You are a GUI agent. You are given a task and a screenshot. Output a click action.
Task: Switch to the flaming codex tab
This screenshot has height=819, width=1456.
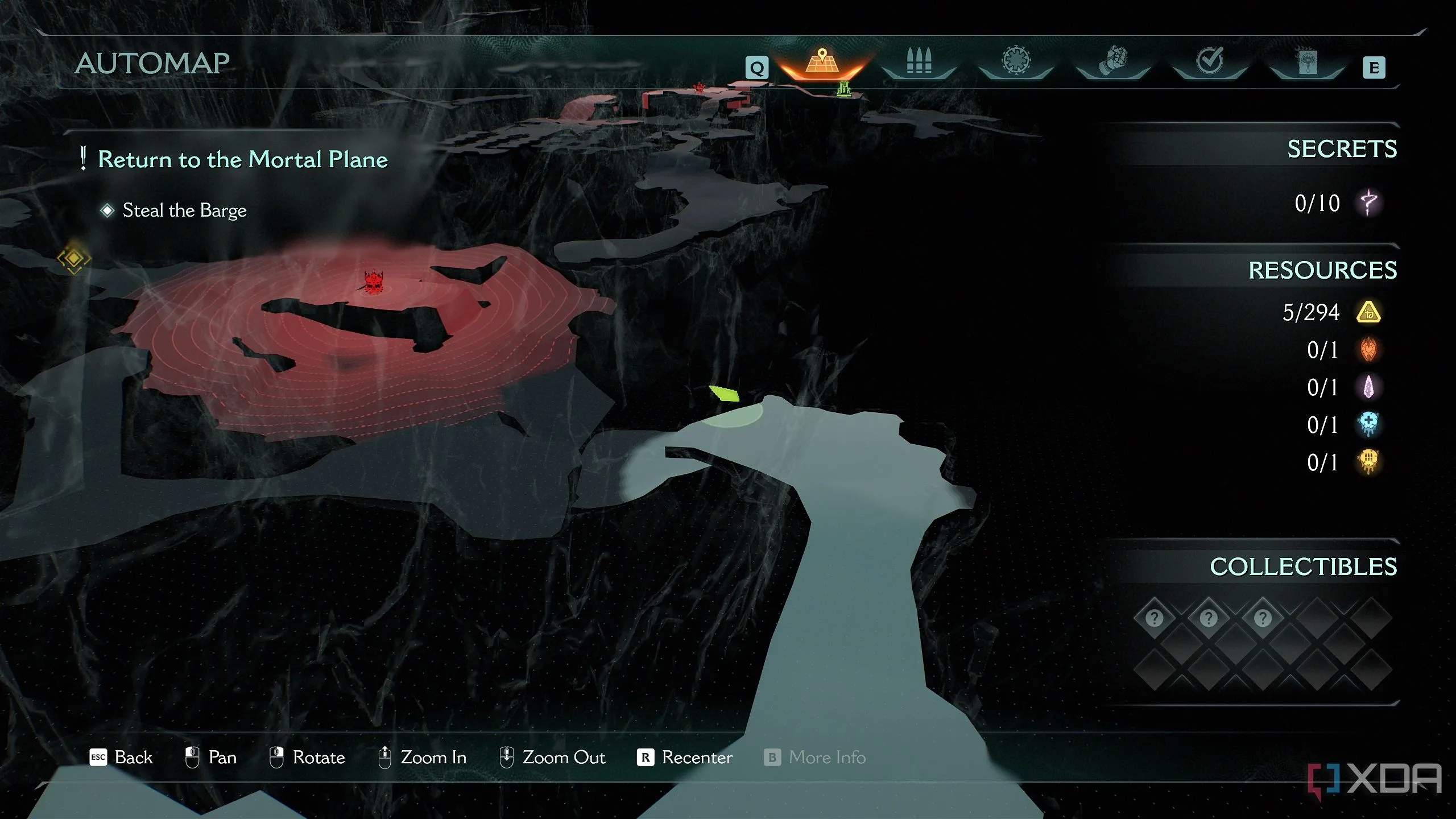click(1307, 61)
